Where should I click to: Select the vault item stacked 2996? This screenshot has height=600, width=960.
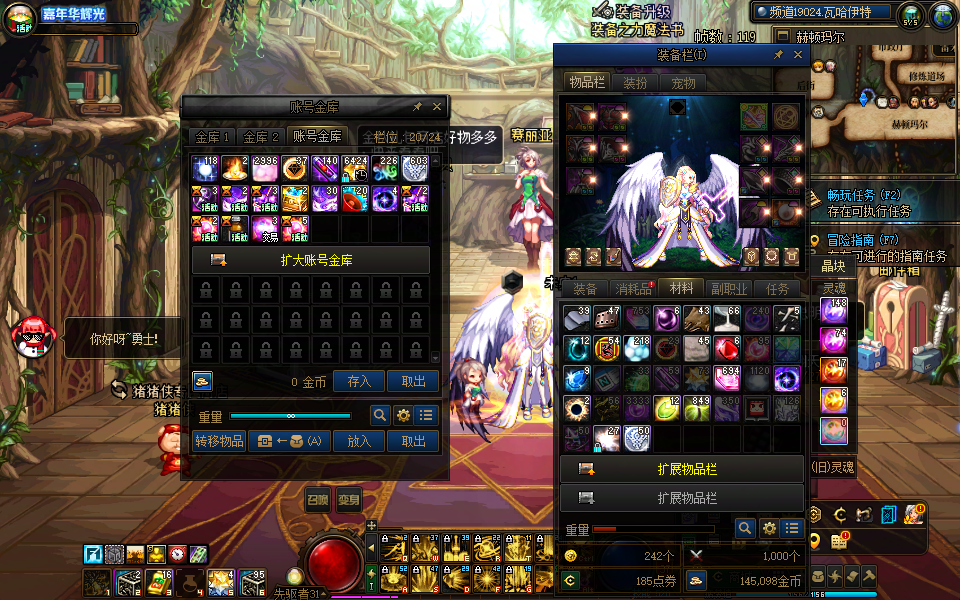265,169
